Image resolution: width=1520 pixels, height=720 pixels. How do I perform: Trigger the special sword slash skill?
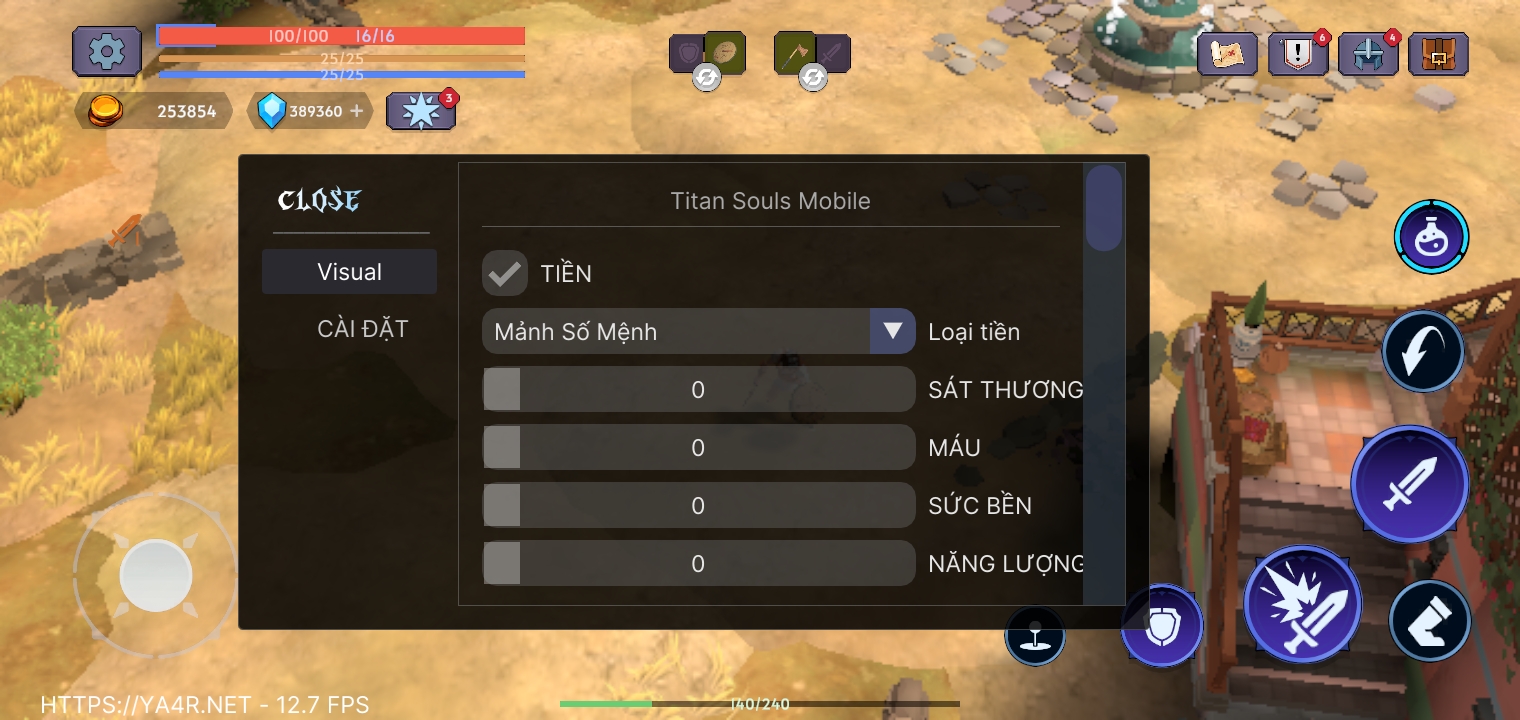click(1303, 603)
